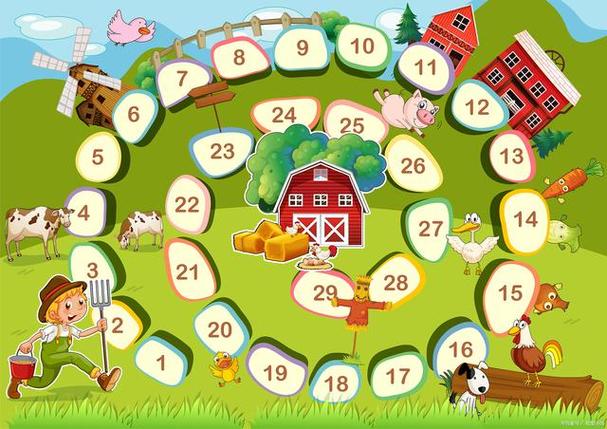Click the tile labeled 20
This screenshot has width=607, height=429.
click(220, 328)
